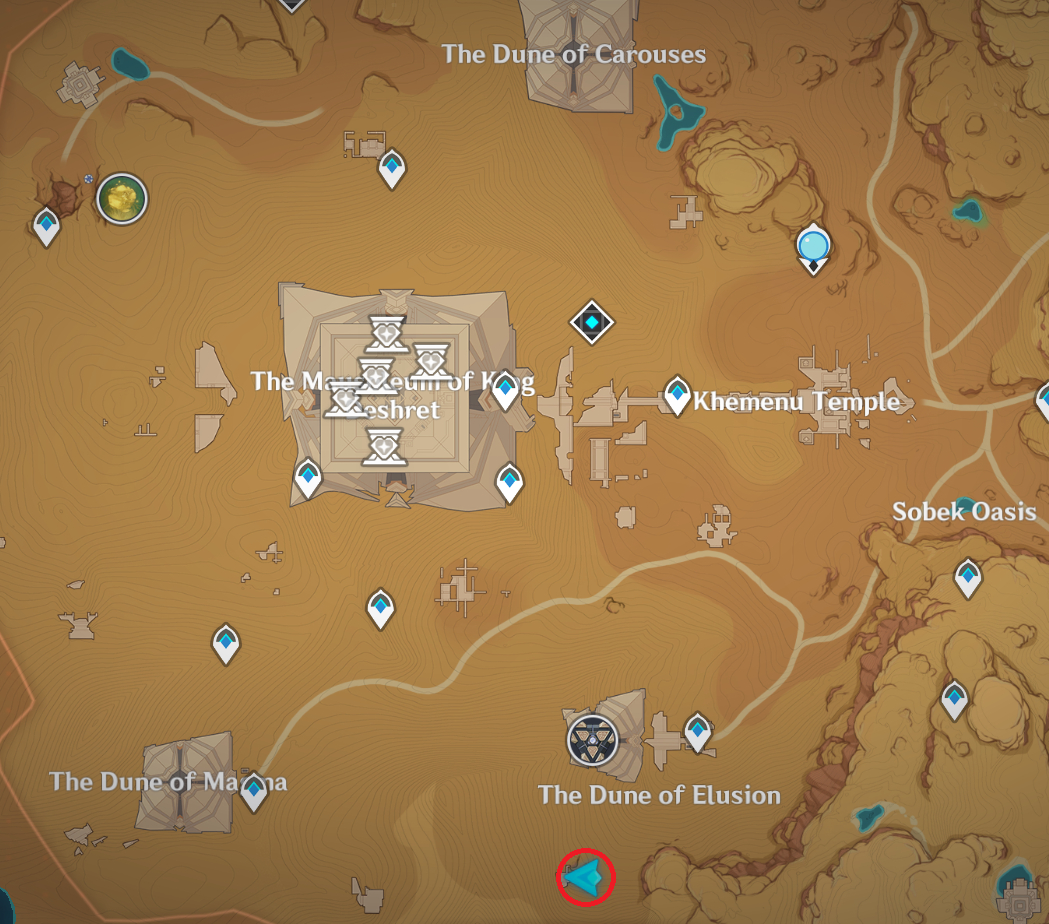This screenshot has height=924, width=1049.
Task: Select the waypoint beside Khemenu Temple label
Action: pyautogui.click(x=678, y=396)
